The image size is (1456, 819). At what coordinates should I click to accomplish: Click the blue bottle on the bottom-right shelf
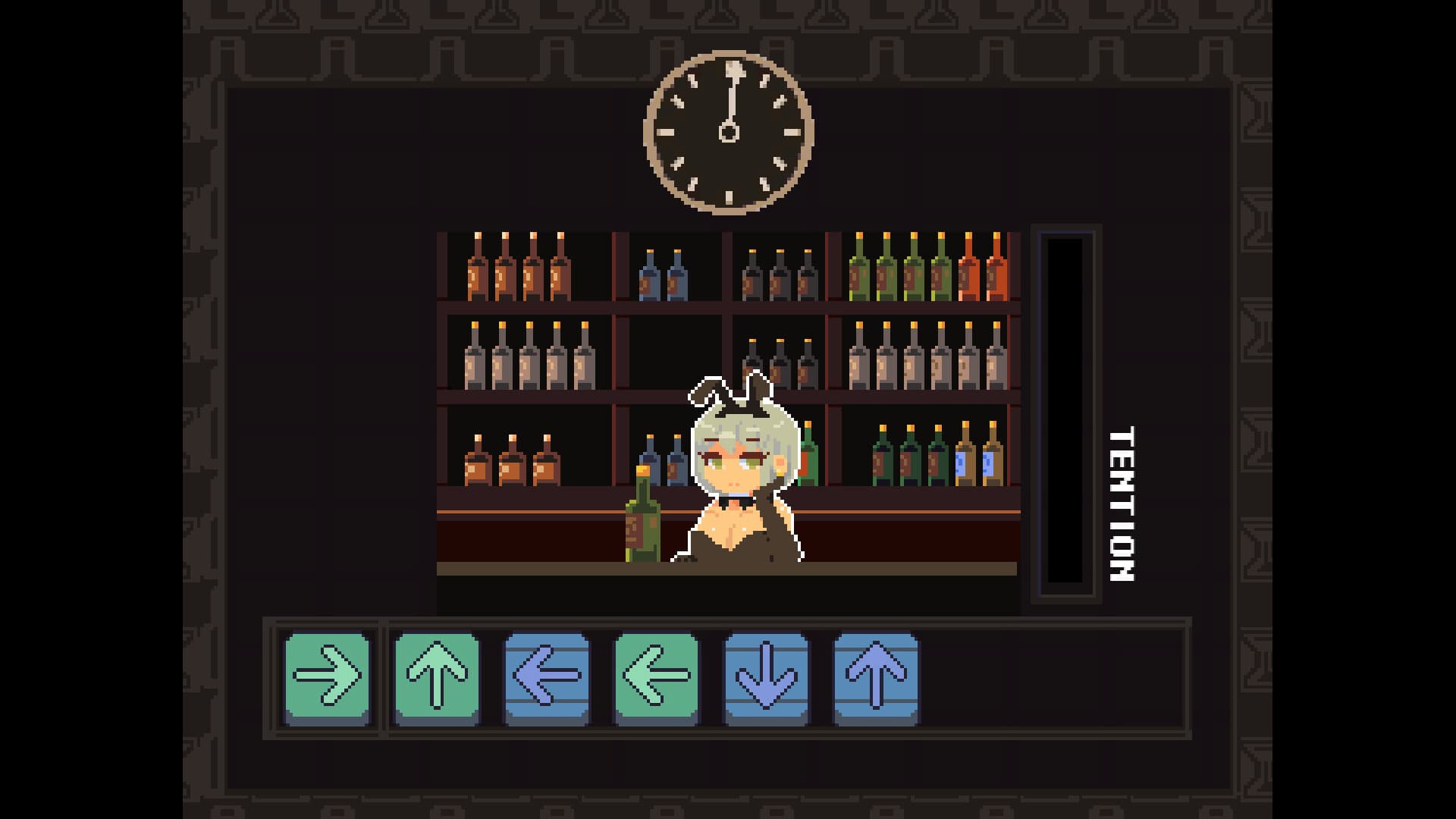pyautogui.click(x=978, y=463)
